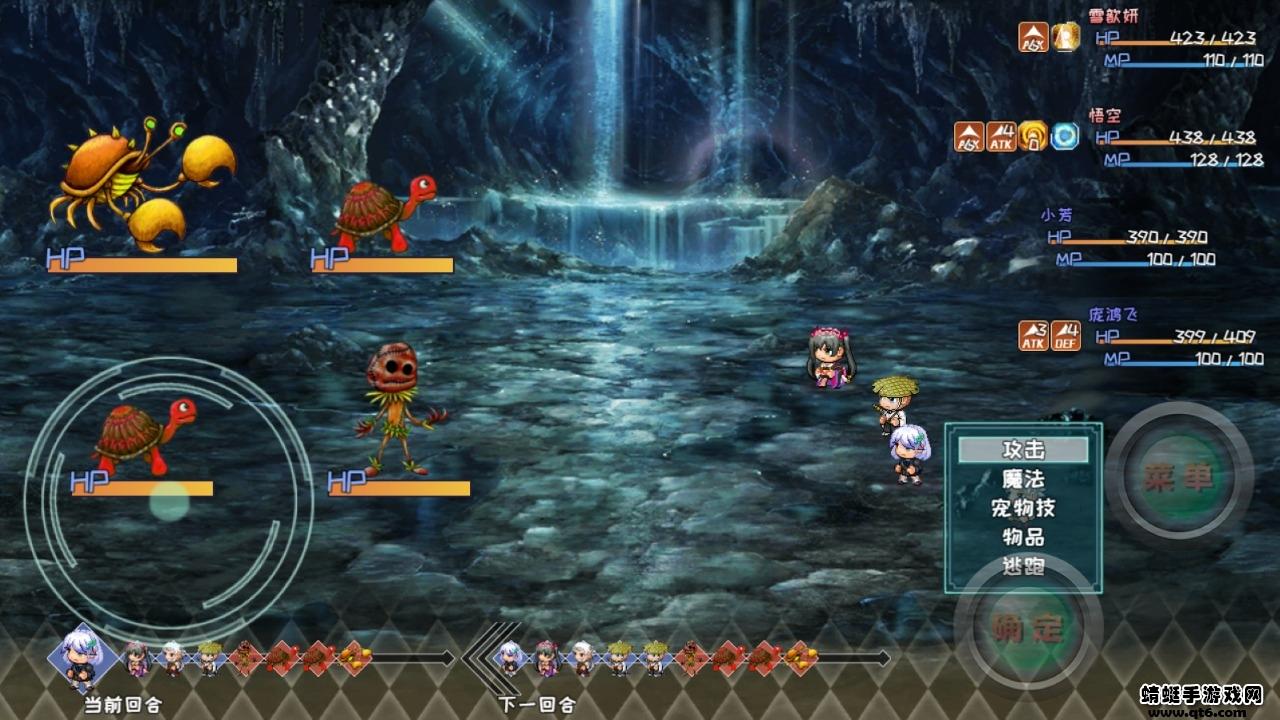Click the P6X buff icon beside 雪歆妍
The image size is (1280, 720).
point(1033,36)
